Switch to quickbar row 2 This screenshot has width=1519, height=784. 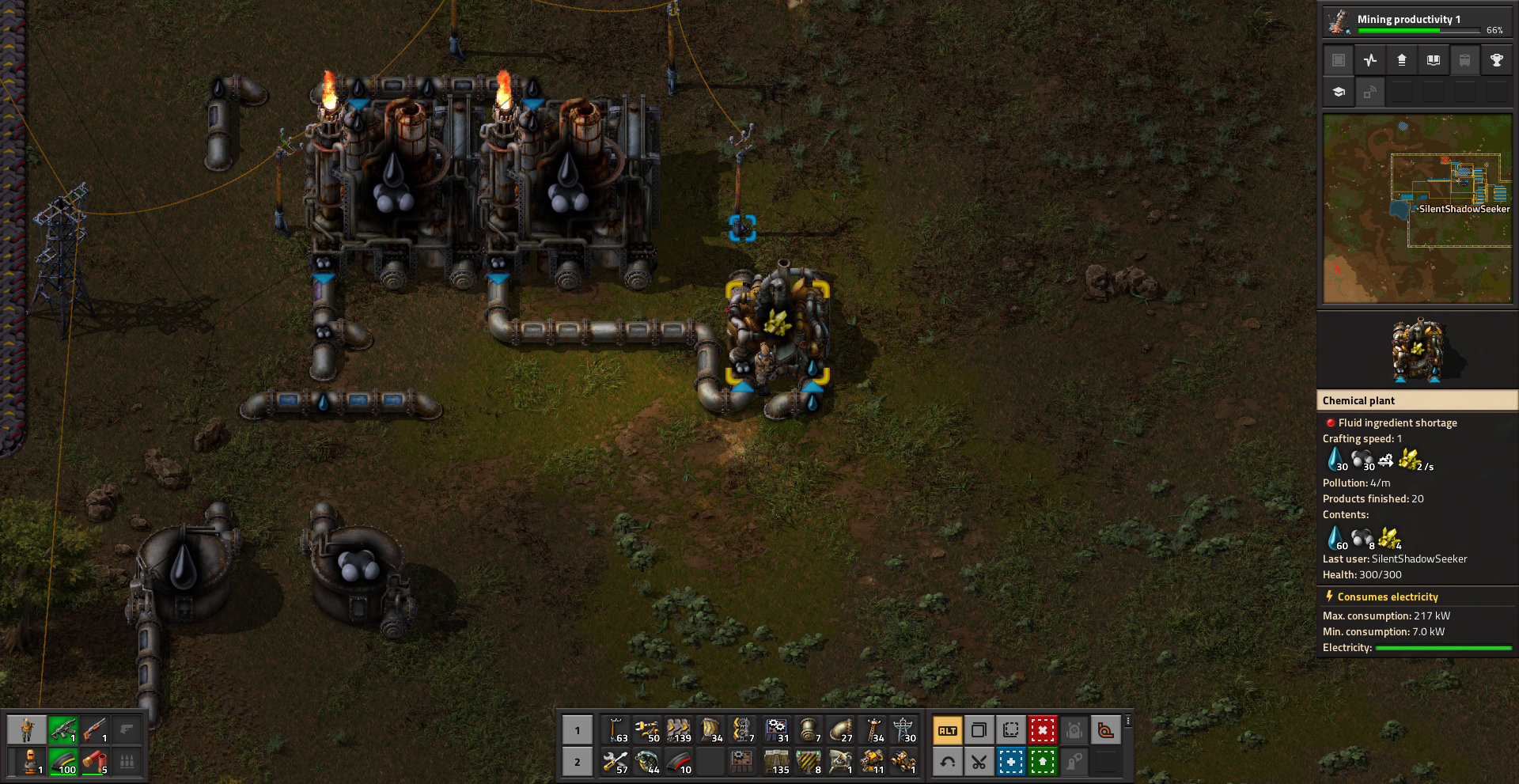point(578,762)
